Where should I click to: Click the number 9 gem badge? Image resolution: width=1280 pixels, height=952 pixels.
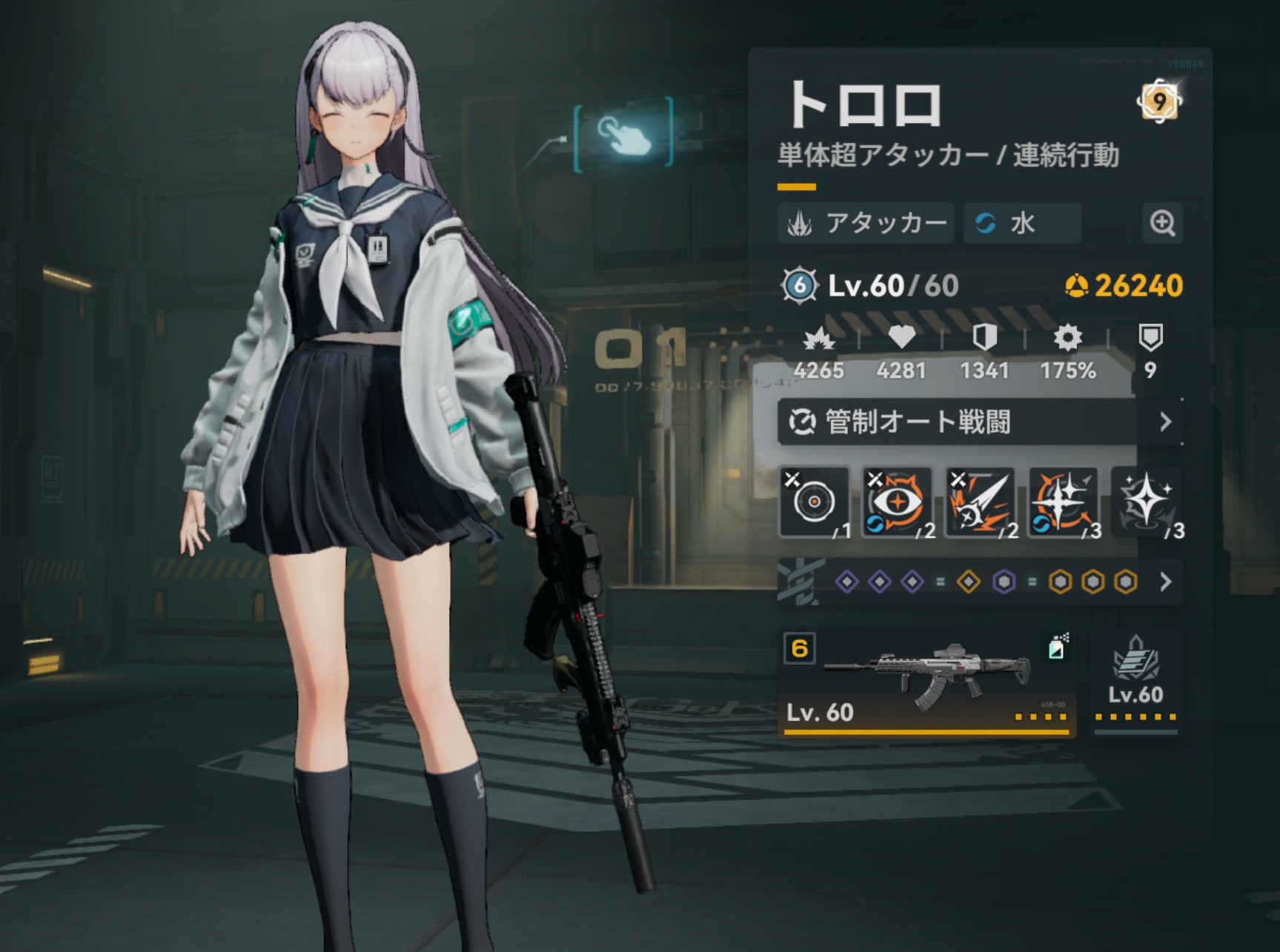1159,101
